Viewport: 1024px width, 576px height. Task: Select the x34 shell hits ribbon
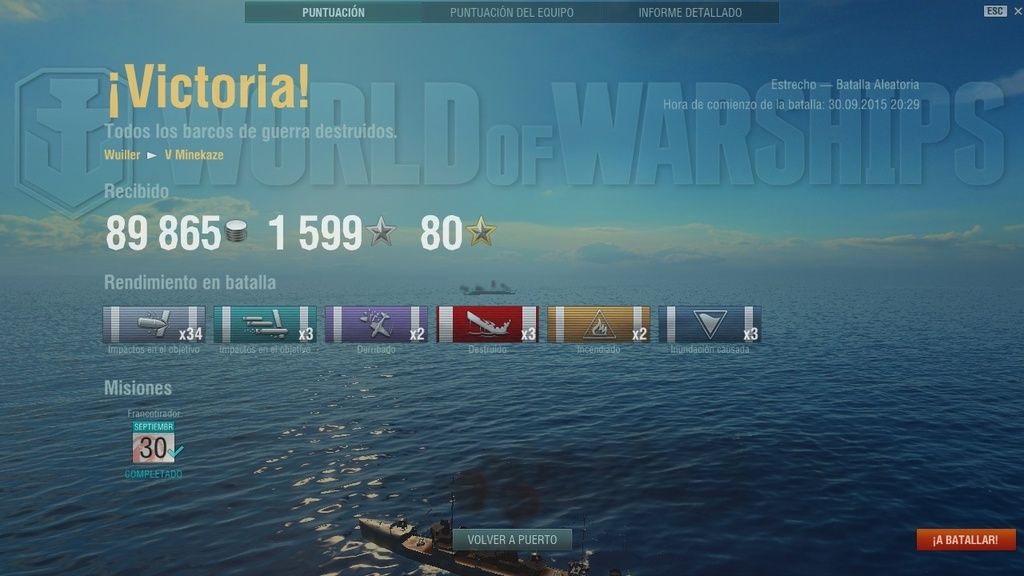click(x=154, y=325)
